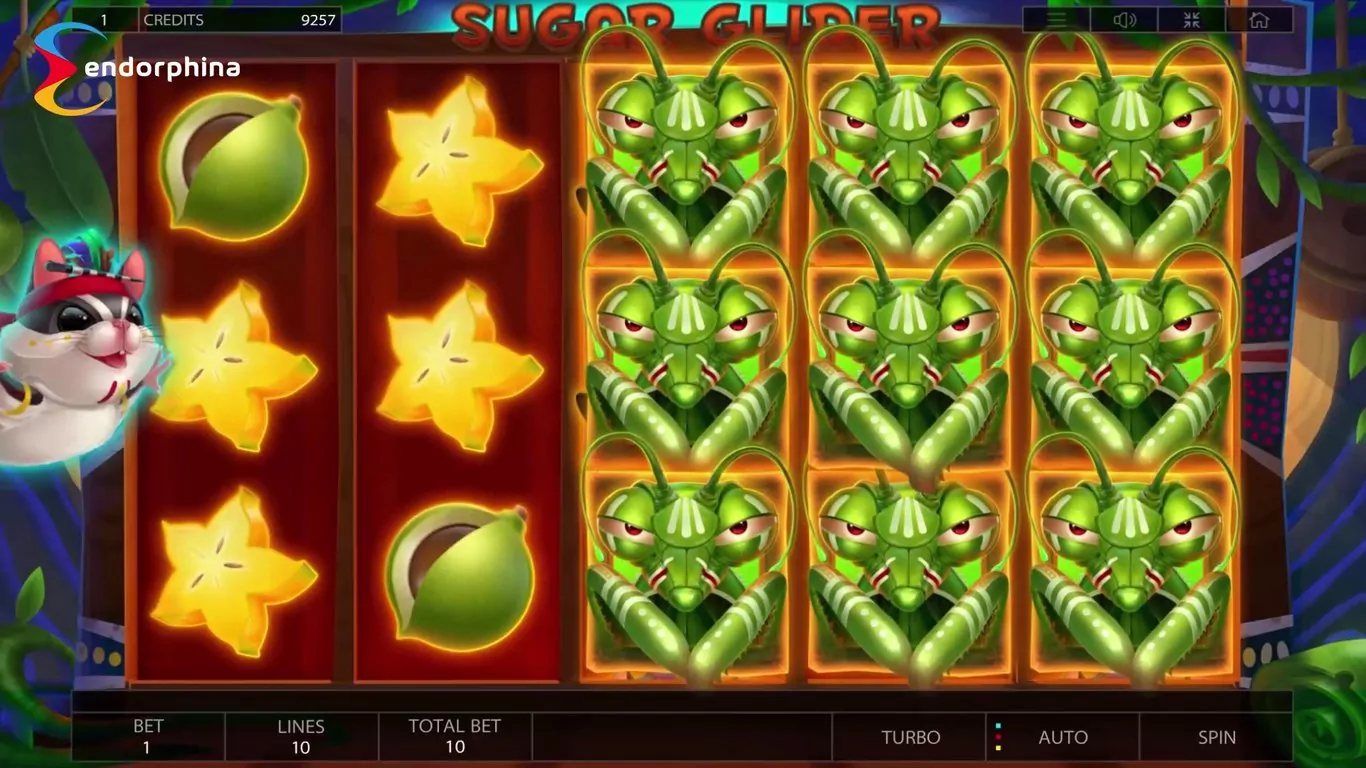Screen dimensions: 1366x768
Task: Start AUTO play mode
Action: click(x=1062, y=737)
